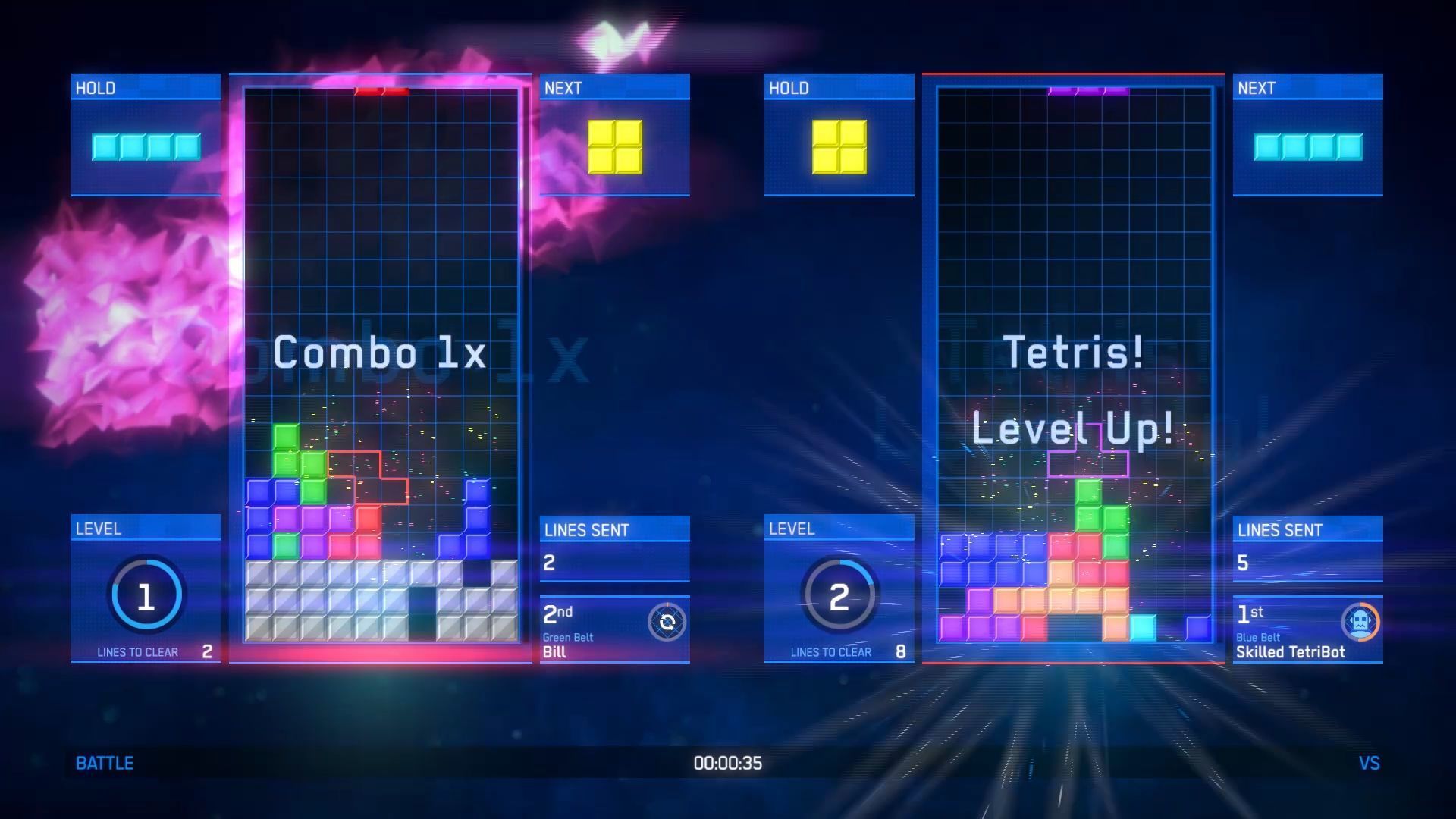Click Bill's spinning target avatar icon

tap(666, 623)
